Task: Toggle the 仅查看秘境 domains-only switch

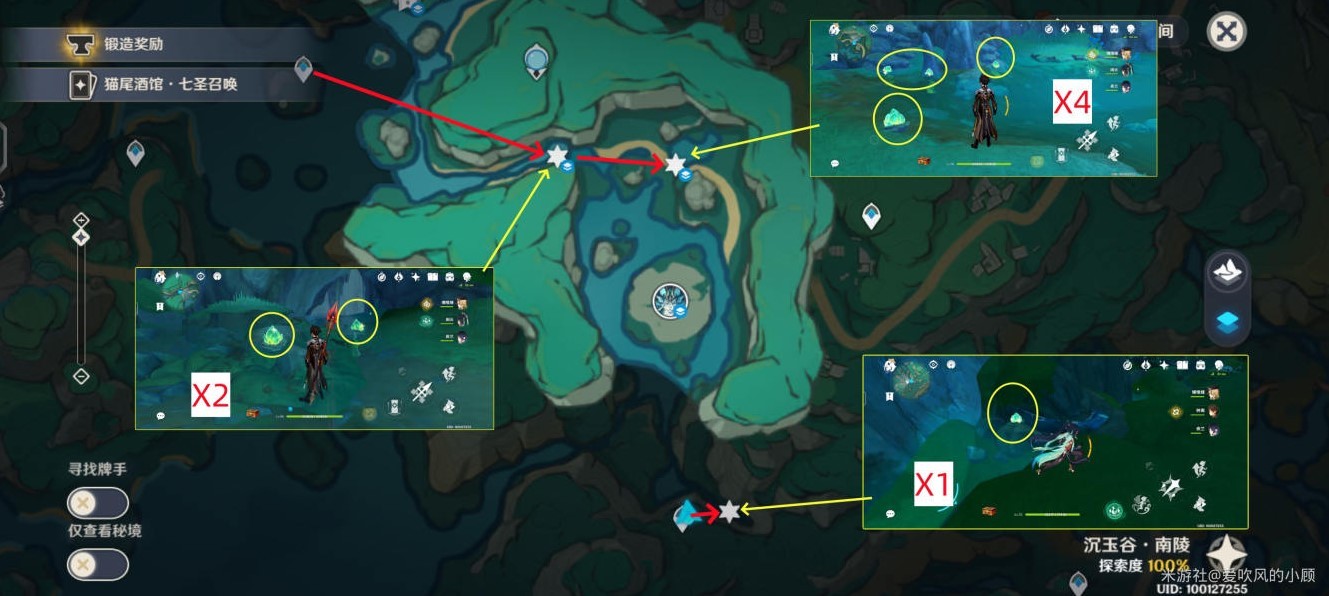Action: click(97, 565)
